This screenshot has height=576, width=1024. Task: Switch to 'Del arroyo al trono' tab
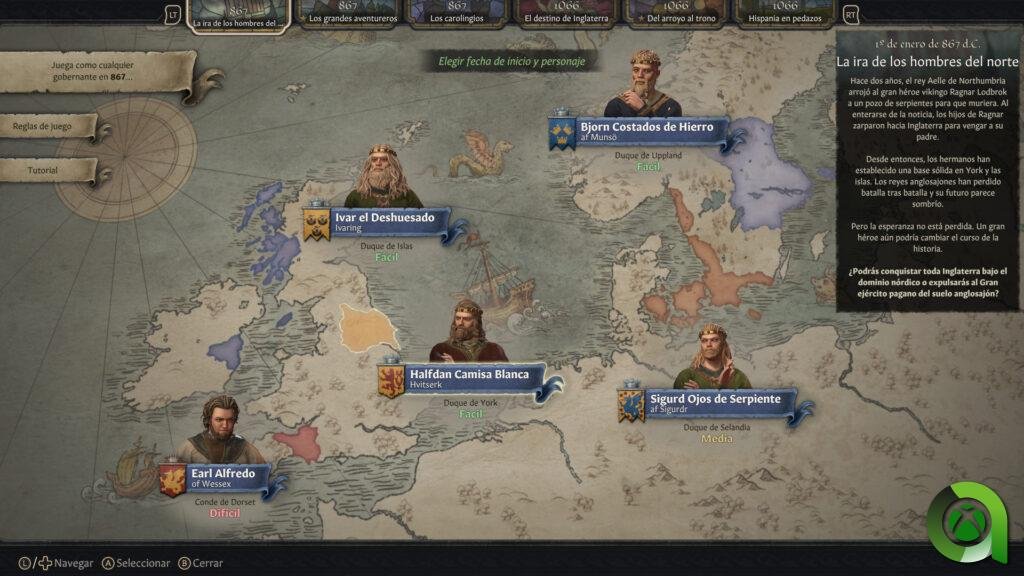[675, 14]
